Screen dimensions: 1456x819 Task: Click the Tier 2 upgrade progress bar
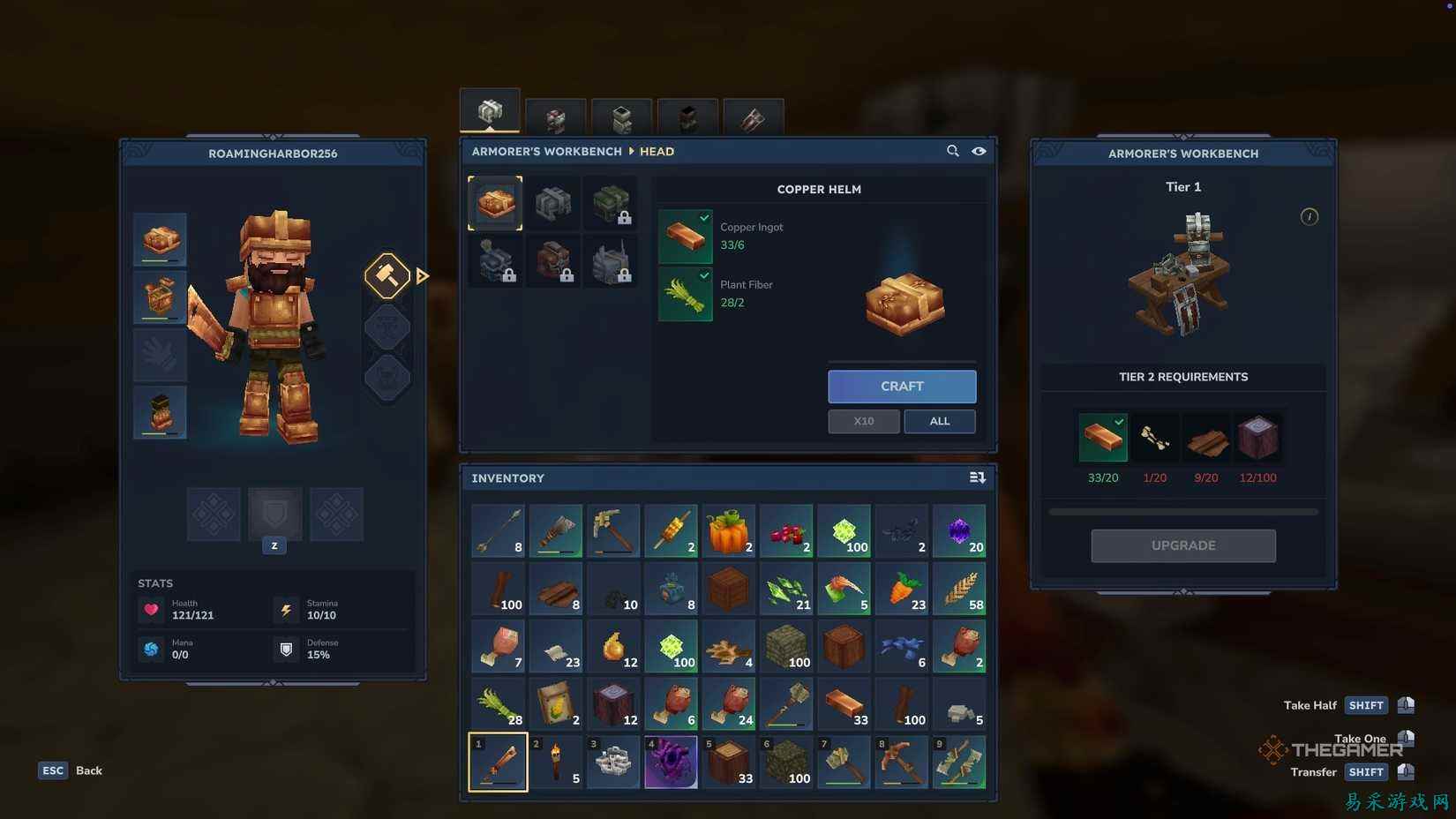click(x=1182, y=510)
